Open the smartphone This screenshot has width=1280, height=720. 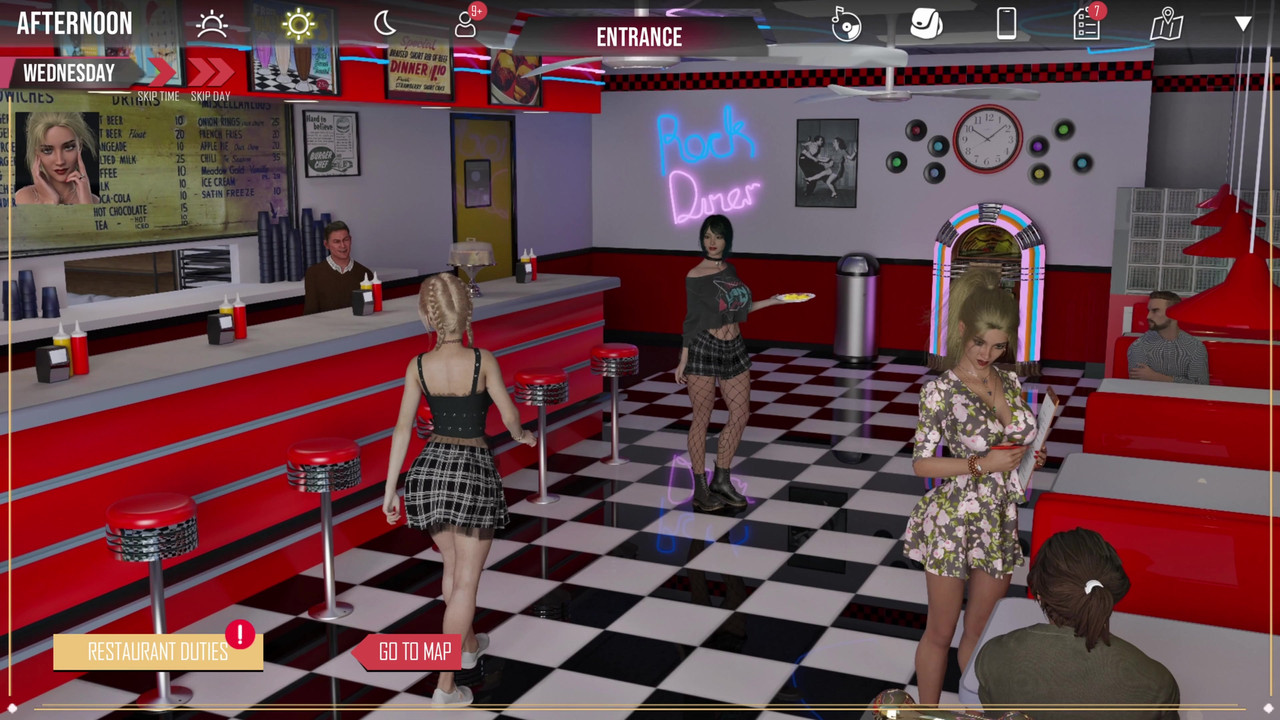tap(1006, 23)
